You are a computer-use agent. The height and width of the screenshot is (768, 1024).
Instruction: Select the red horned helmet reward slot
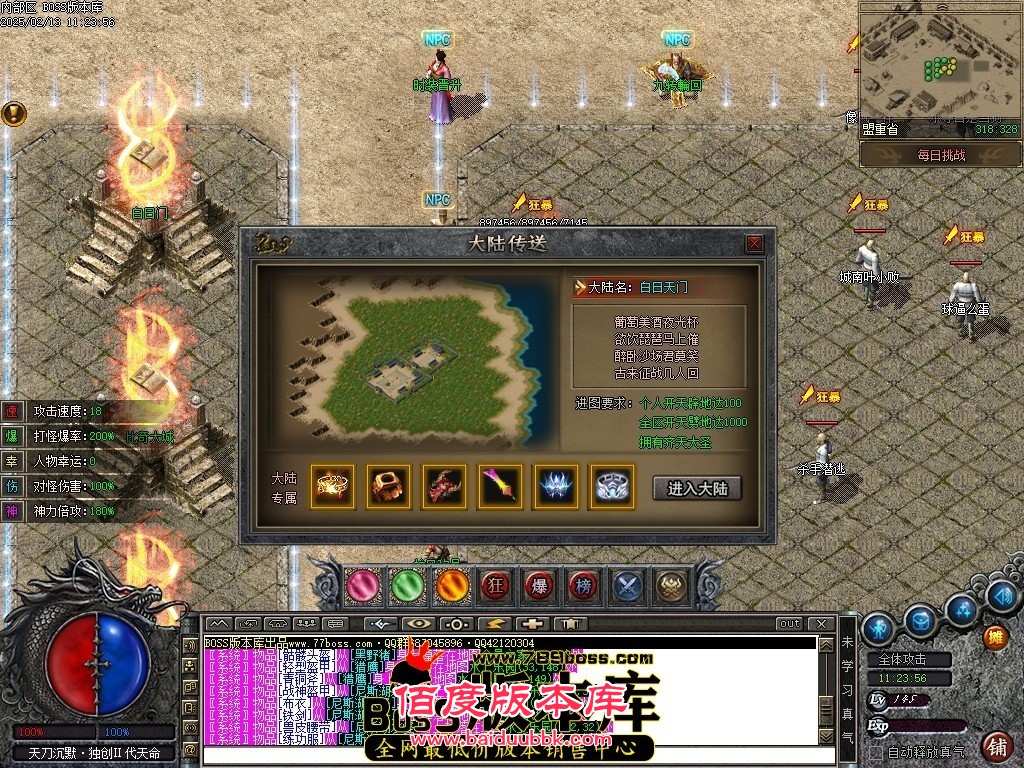444,487
